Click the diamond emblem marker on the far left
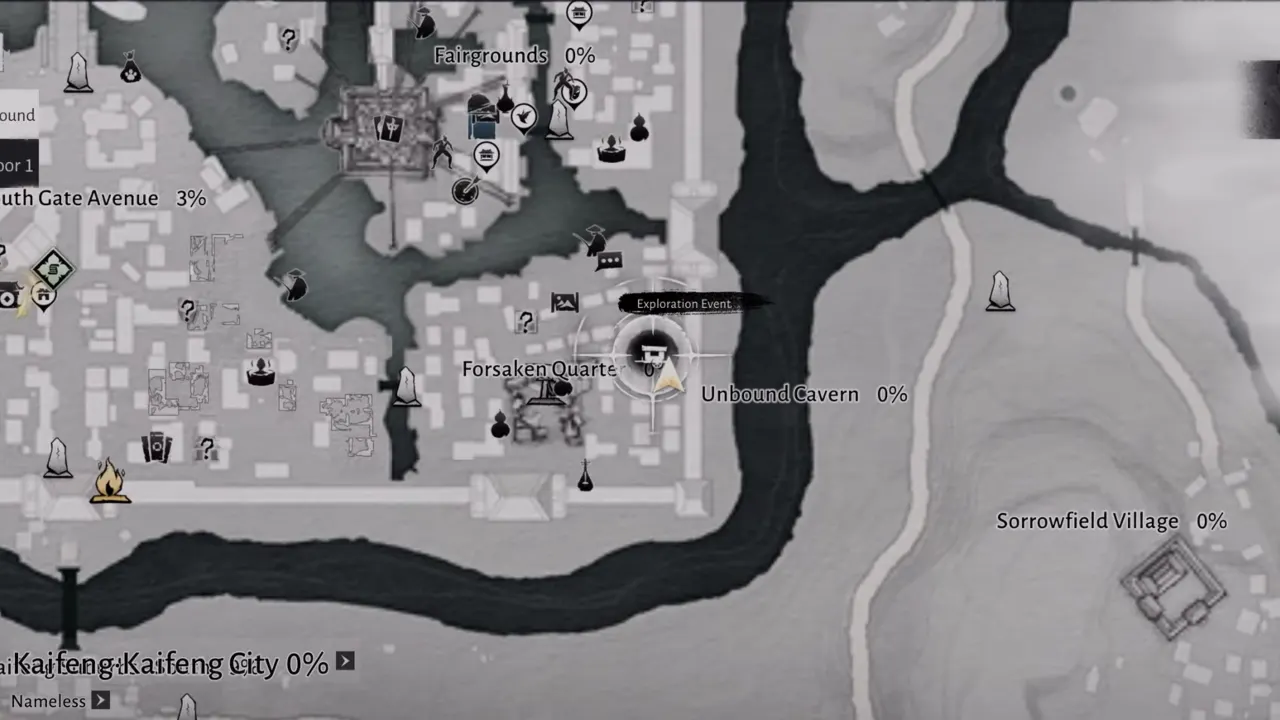The width and height of the screenshot is (1280, 720). pyautogui.click(x=52, y=268)
